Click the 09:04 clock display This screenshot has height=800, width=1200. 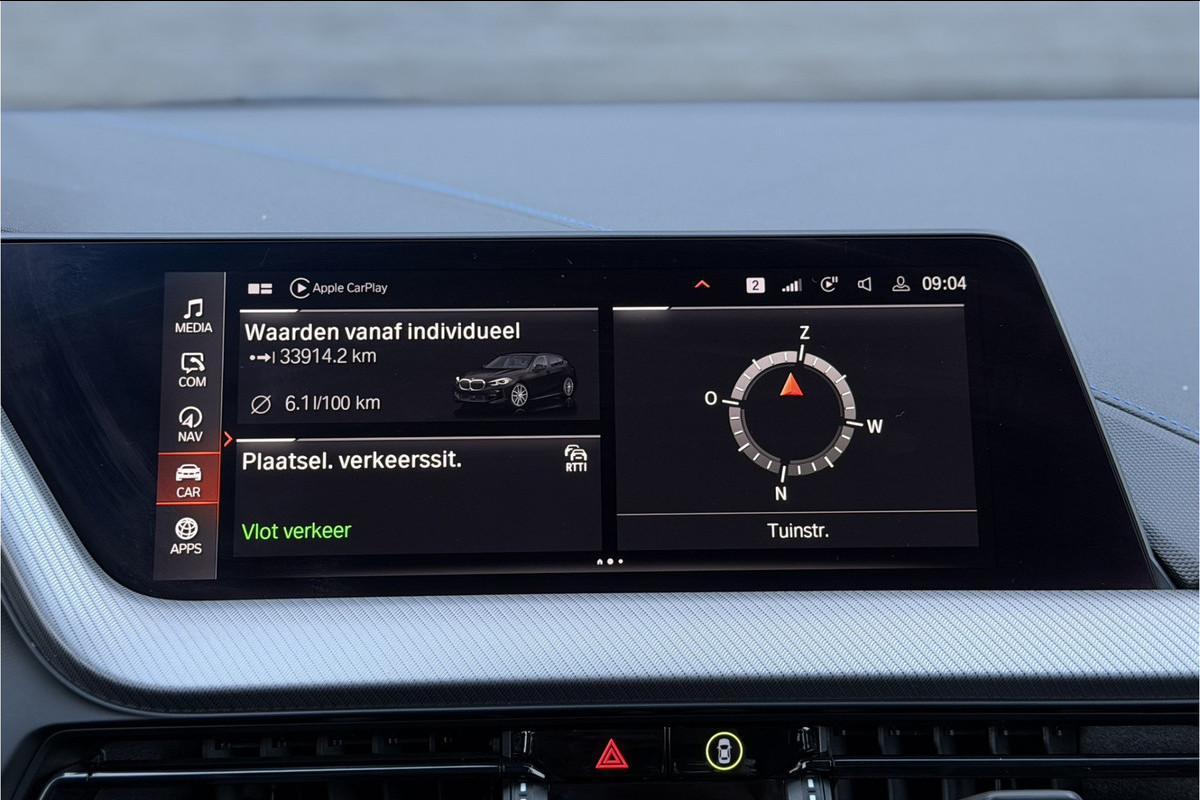(x=944, y=284)
